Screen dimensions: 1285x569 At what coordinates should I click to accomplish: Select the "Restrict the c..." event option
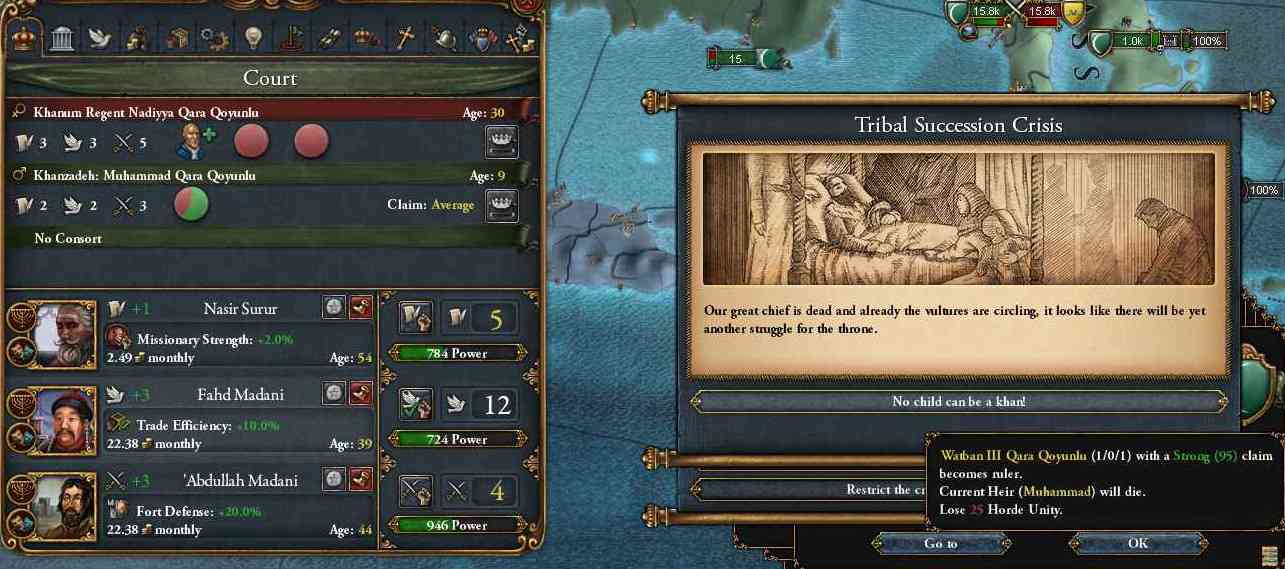pos(800,490)
